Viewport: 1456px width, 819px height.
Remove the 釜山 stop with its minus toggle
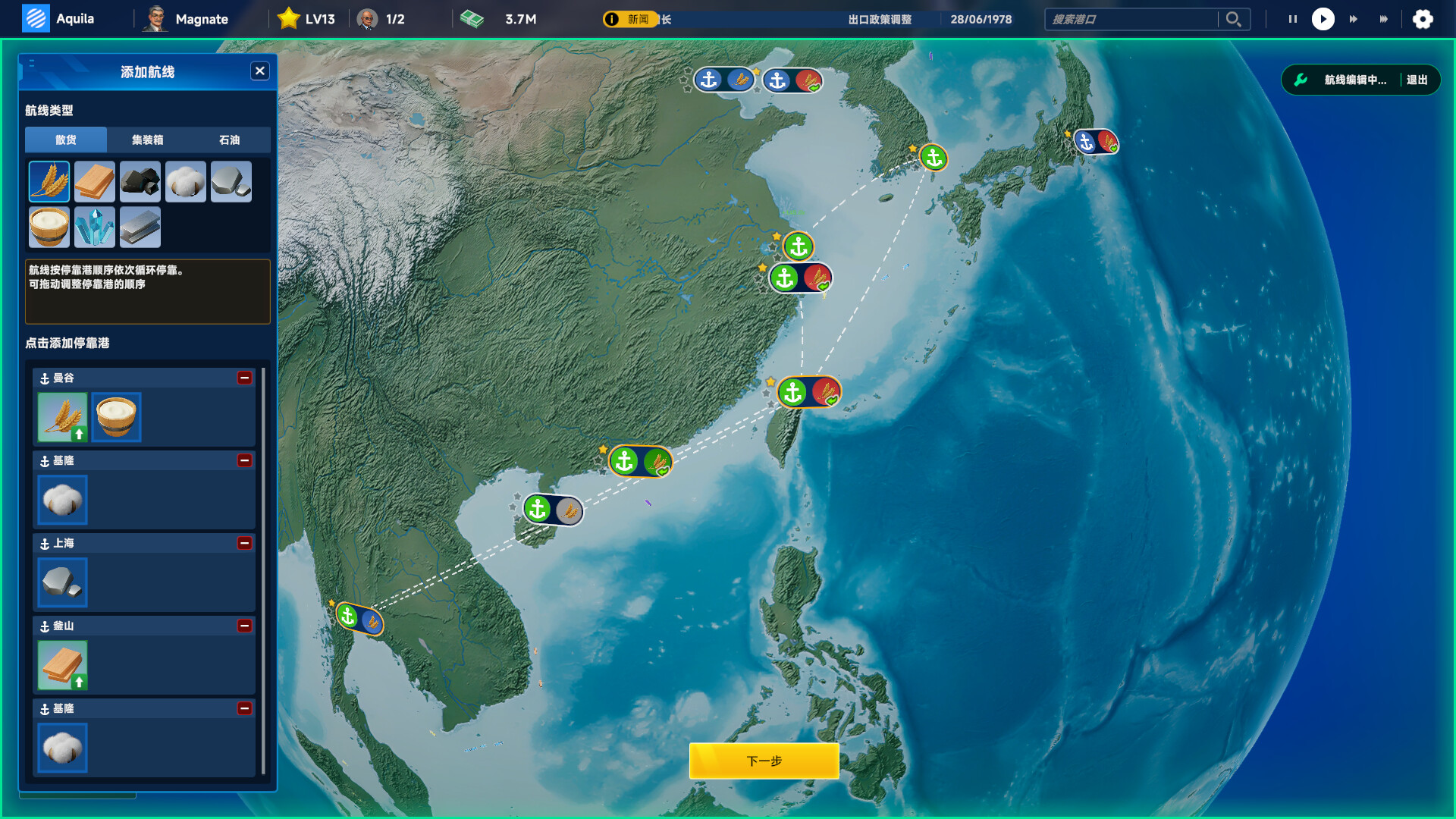(244, 626)
